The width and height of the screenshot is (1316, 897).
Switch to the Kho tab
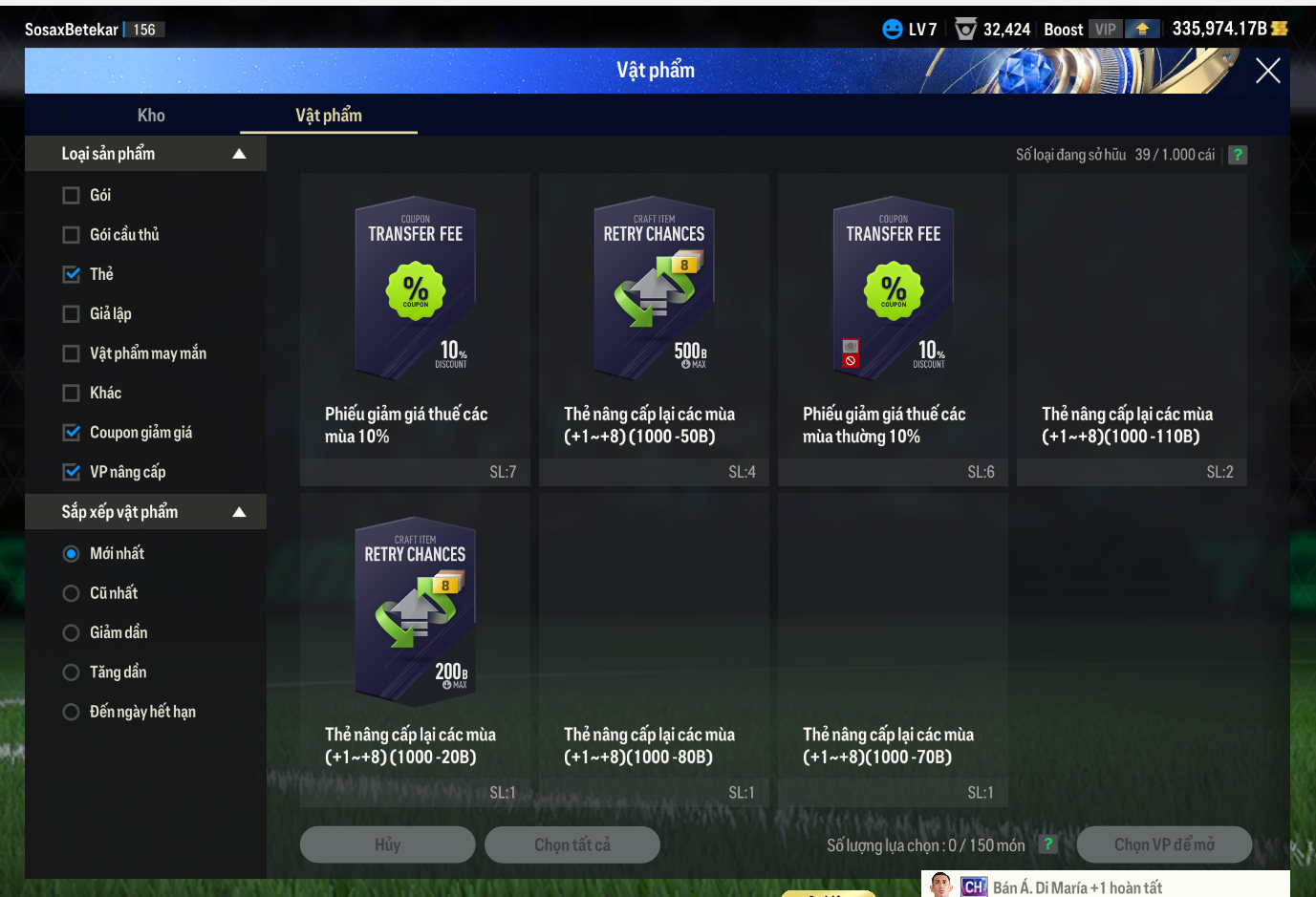coord(151,116)
